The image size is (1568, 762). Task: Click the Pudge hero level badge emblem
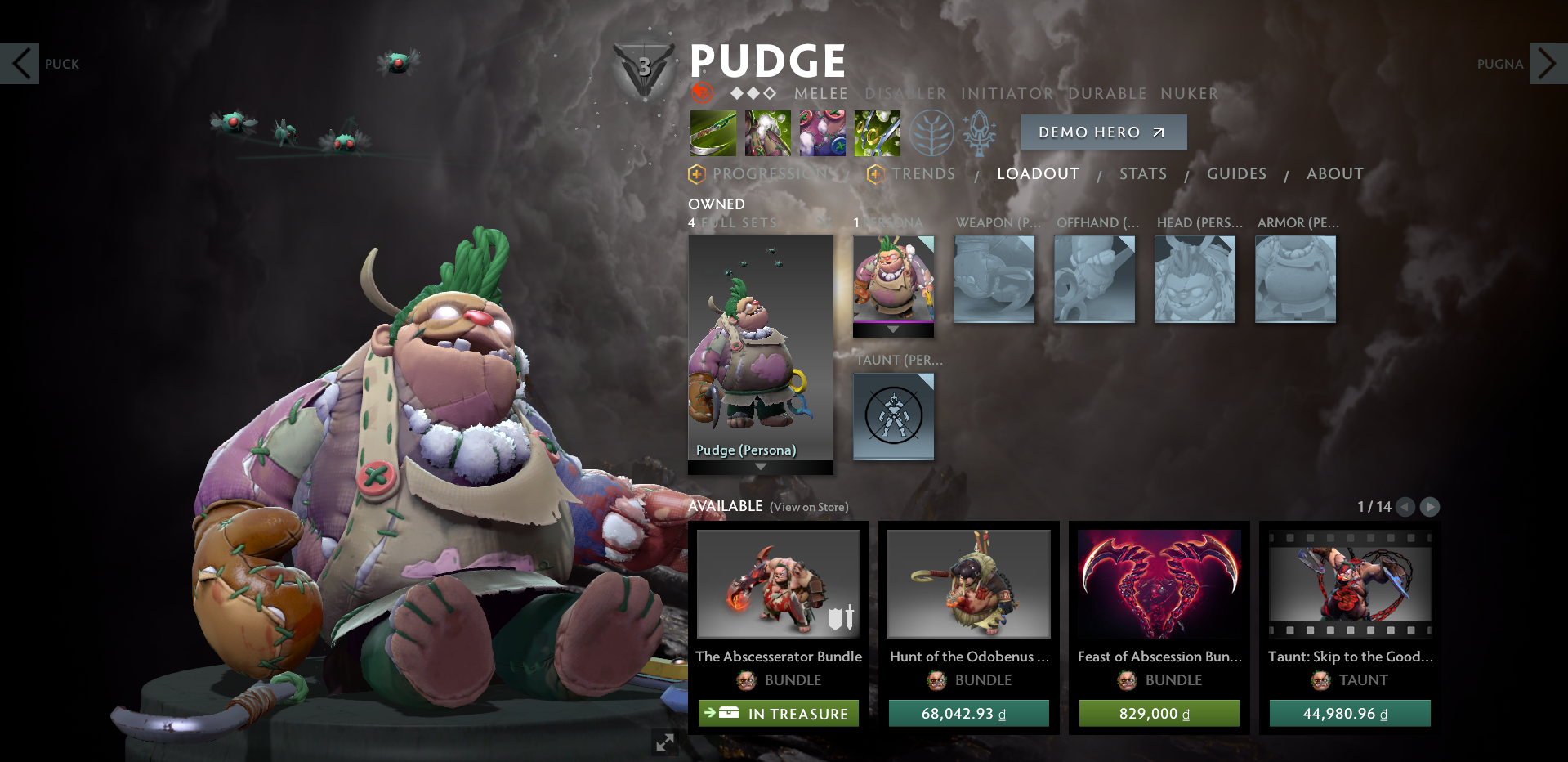[x=644, y=64]
